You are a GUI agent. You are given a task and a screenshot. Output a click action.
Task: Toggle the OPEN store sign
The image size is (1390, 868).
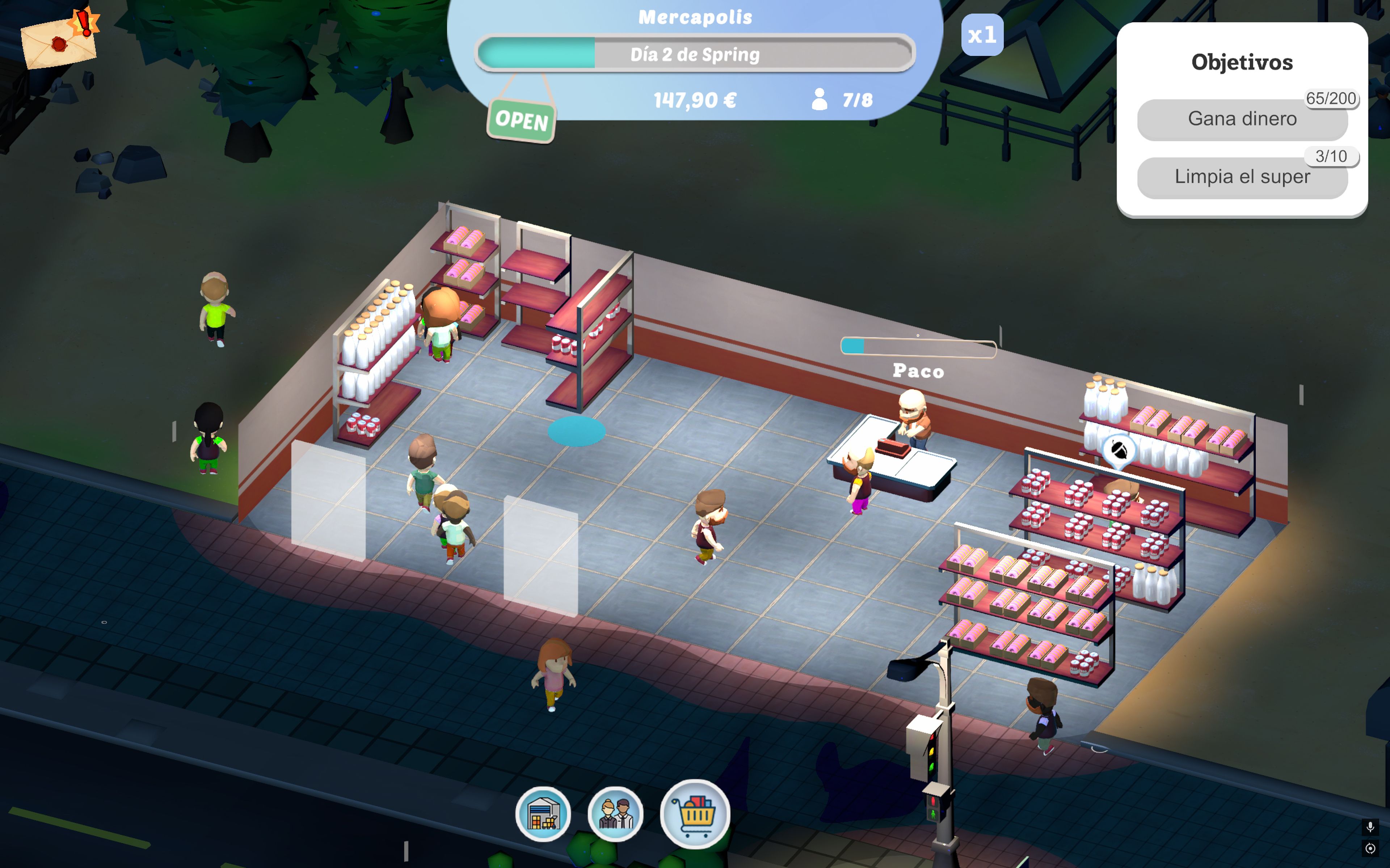pyautogui.click(x=521, y=120)
